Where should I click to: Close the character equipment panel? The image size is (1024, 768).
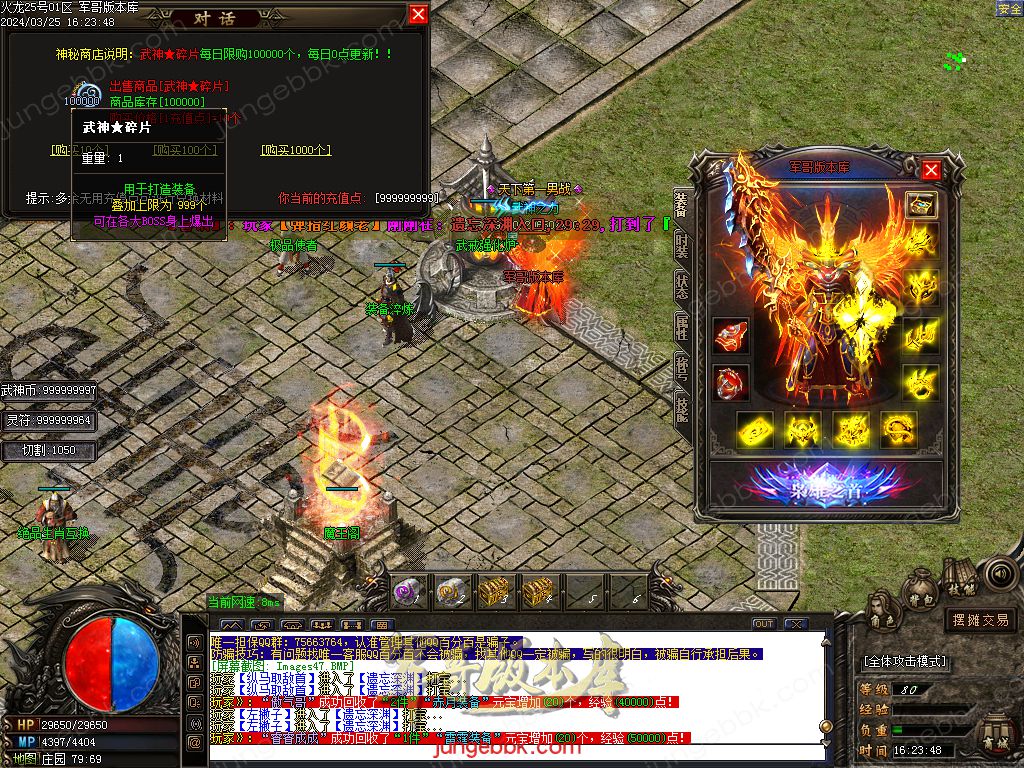(931, 170)
